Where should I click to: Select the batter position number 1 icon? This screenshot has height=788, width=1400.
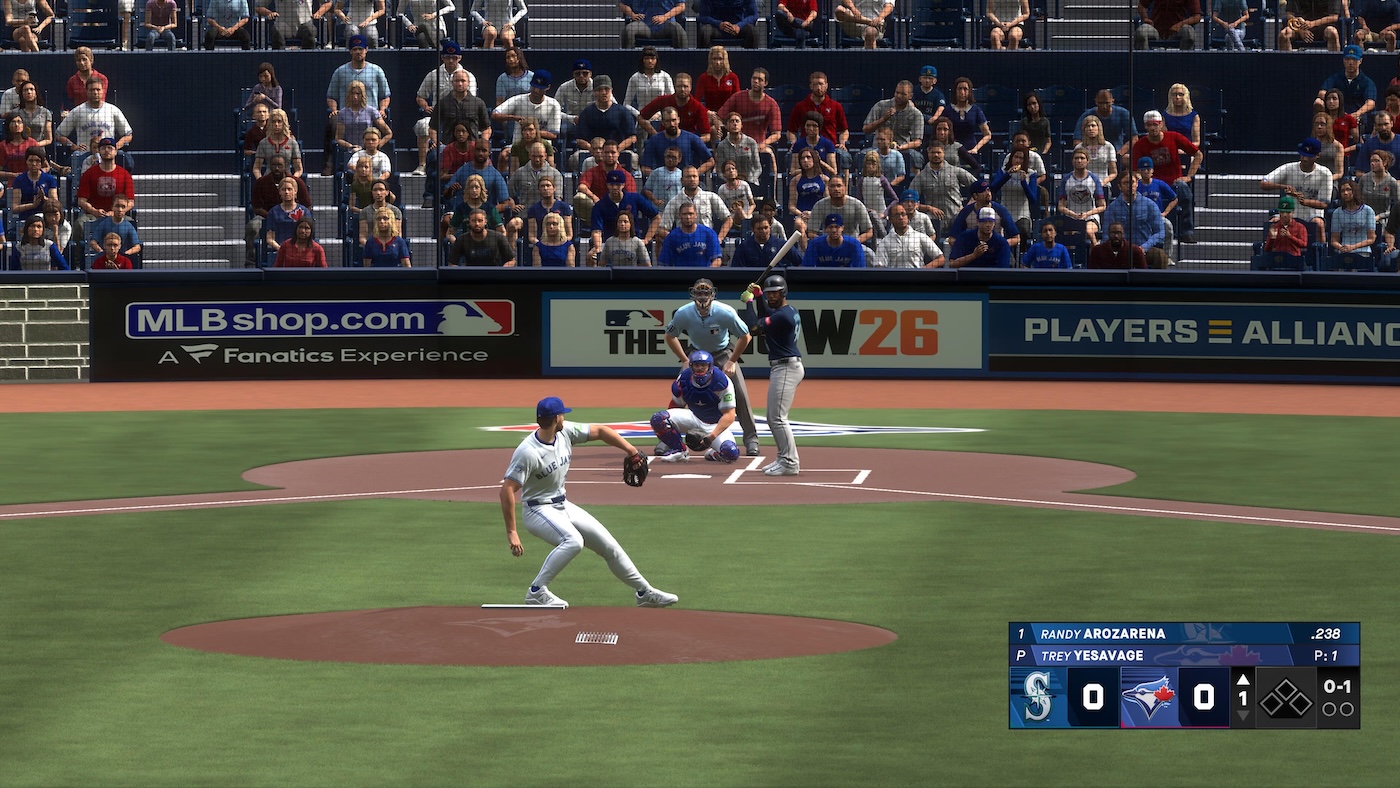point(1023,632)
